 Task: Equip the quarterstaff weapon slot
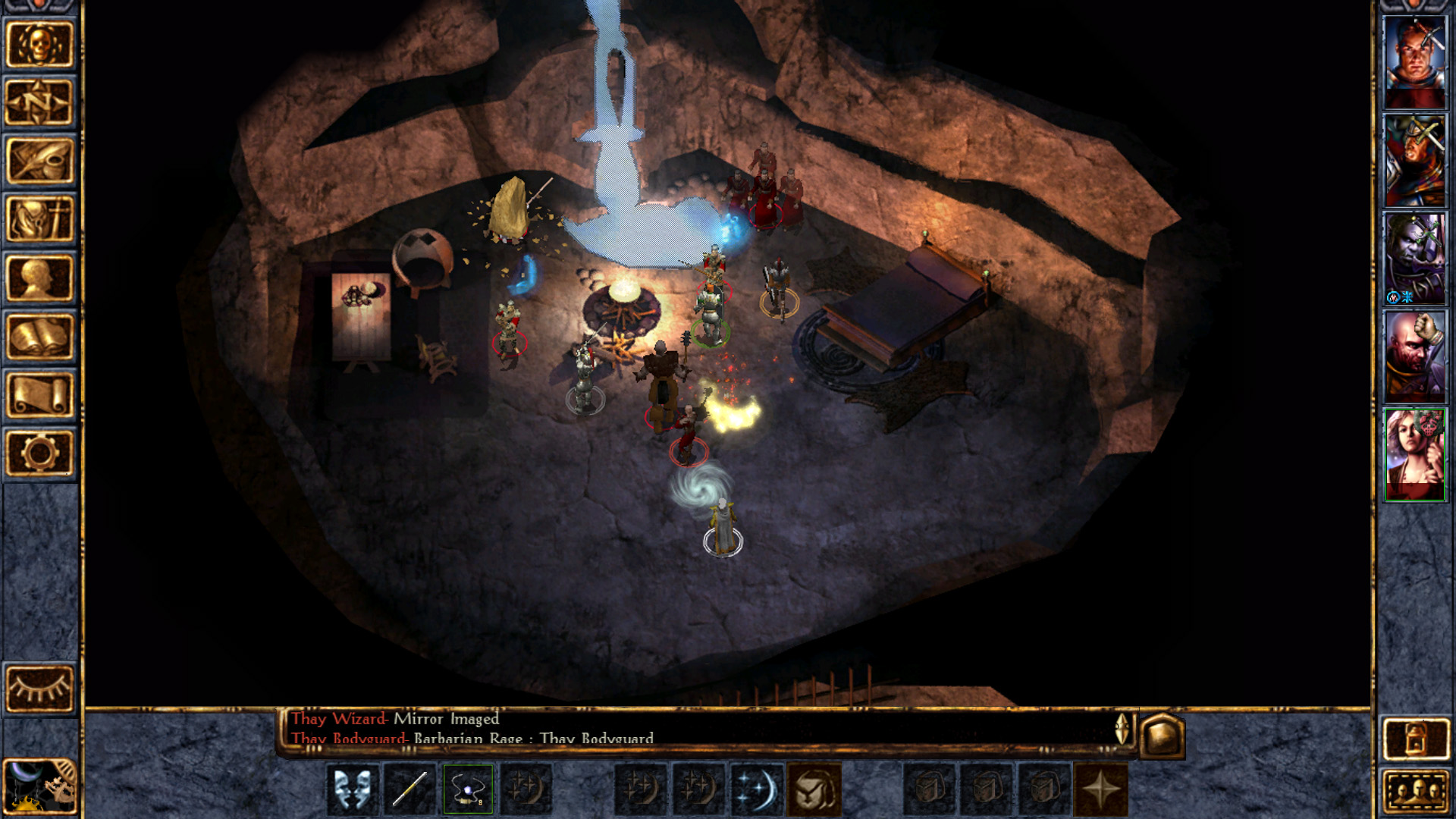tap(409, 789)
